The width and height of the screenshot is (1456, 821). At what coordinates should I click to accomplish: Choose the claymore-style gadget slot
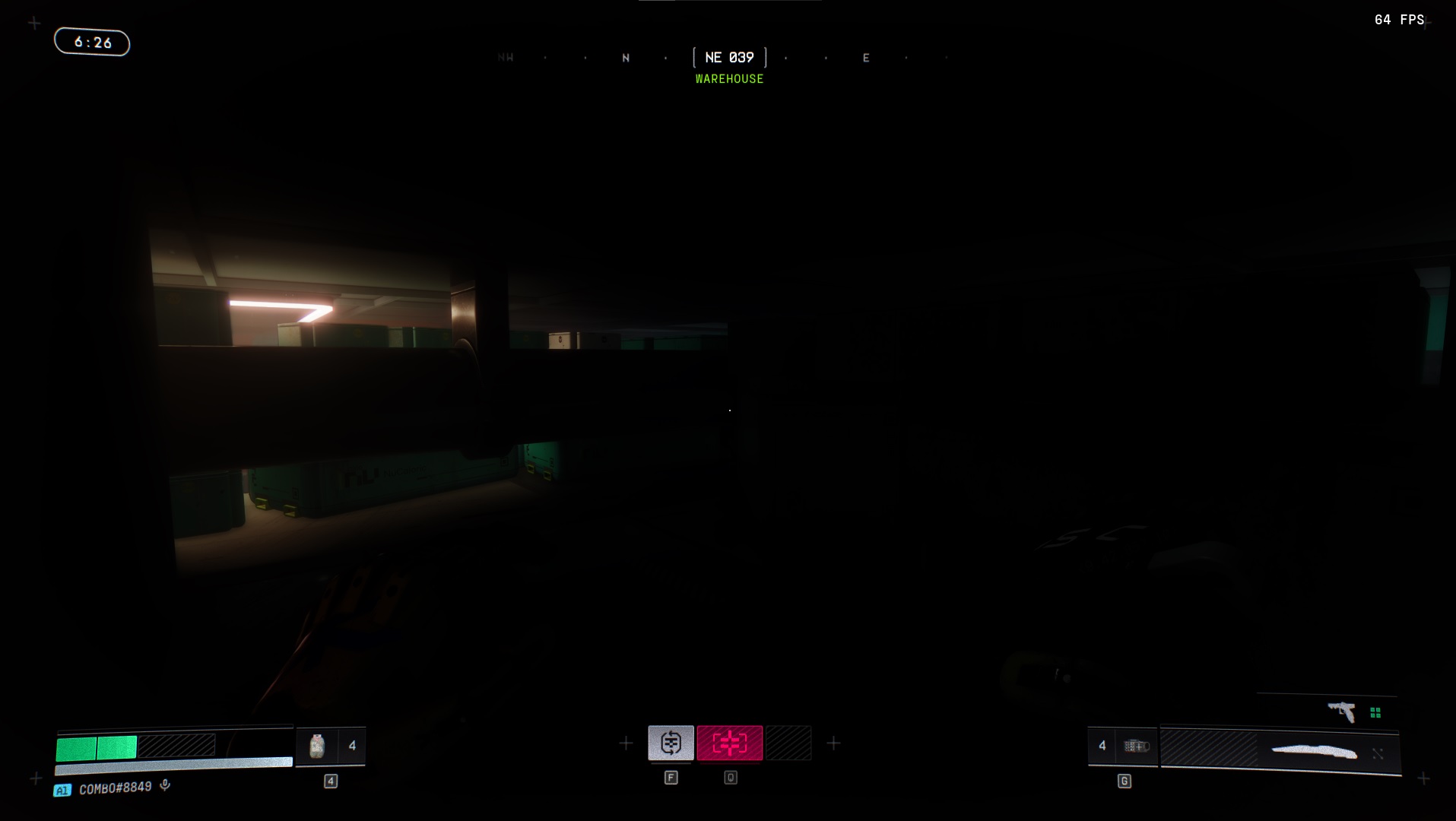point(1136,746)
